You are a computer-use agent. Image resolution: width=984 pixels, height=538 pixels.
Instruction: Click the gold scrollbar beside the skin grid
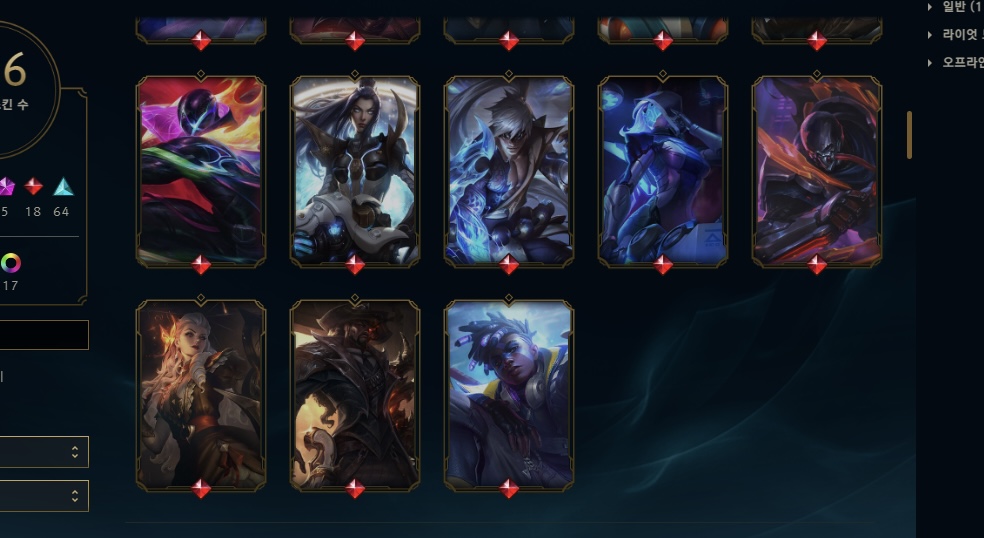click(x=909, y=135)
